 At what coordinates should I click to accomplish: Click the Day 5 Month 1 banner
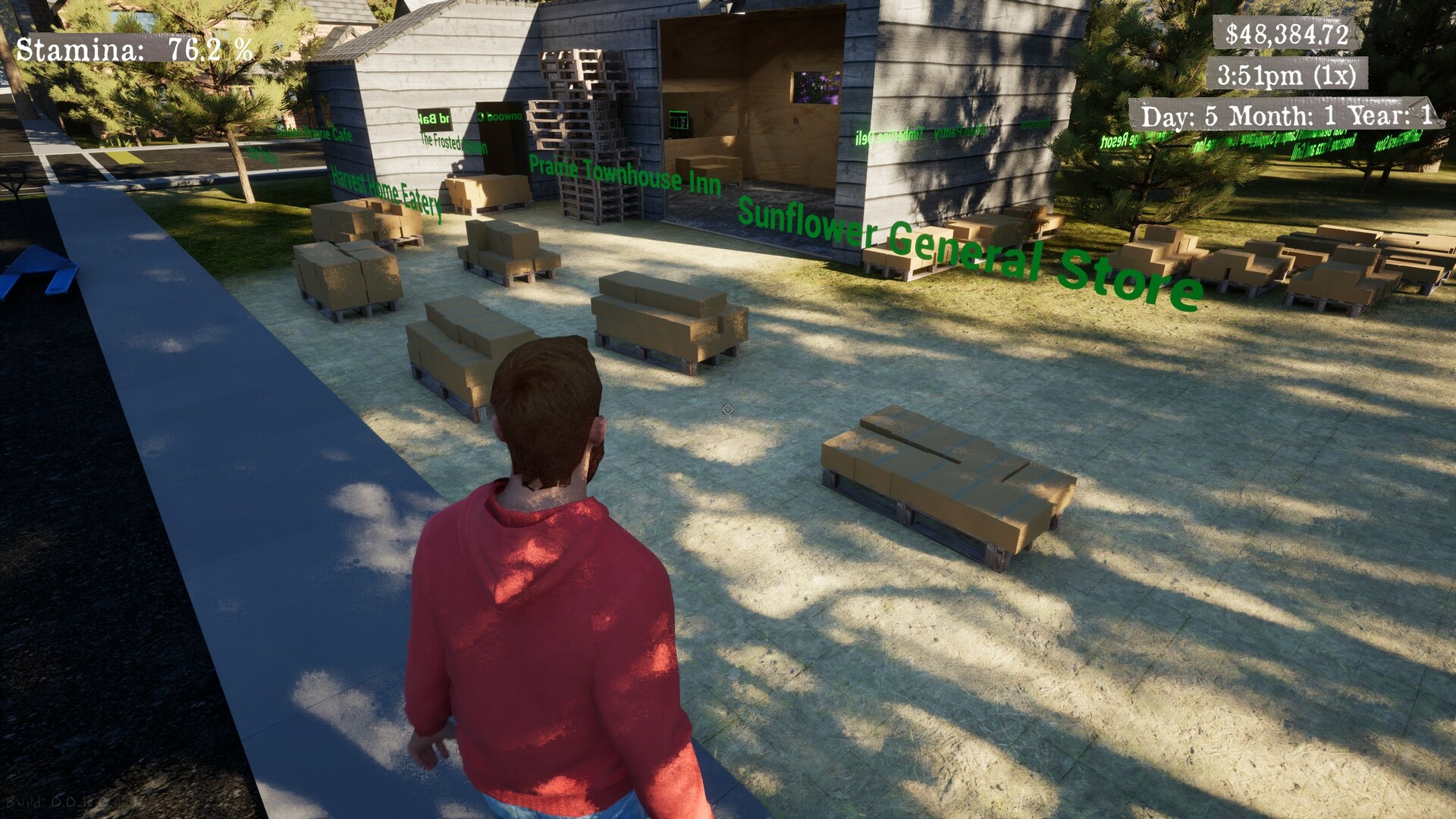[x=1286, y=115]
